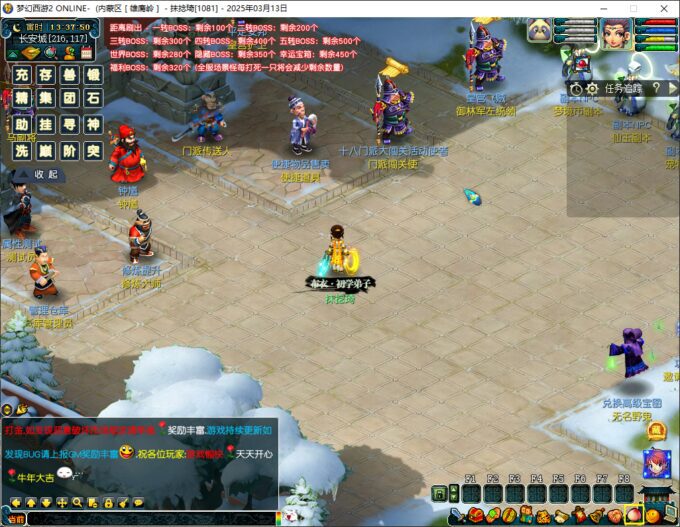Click the chat input field

[150, 519]
